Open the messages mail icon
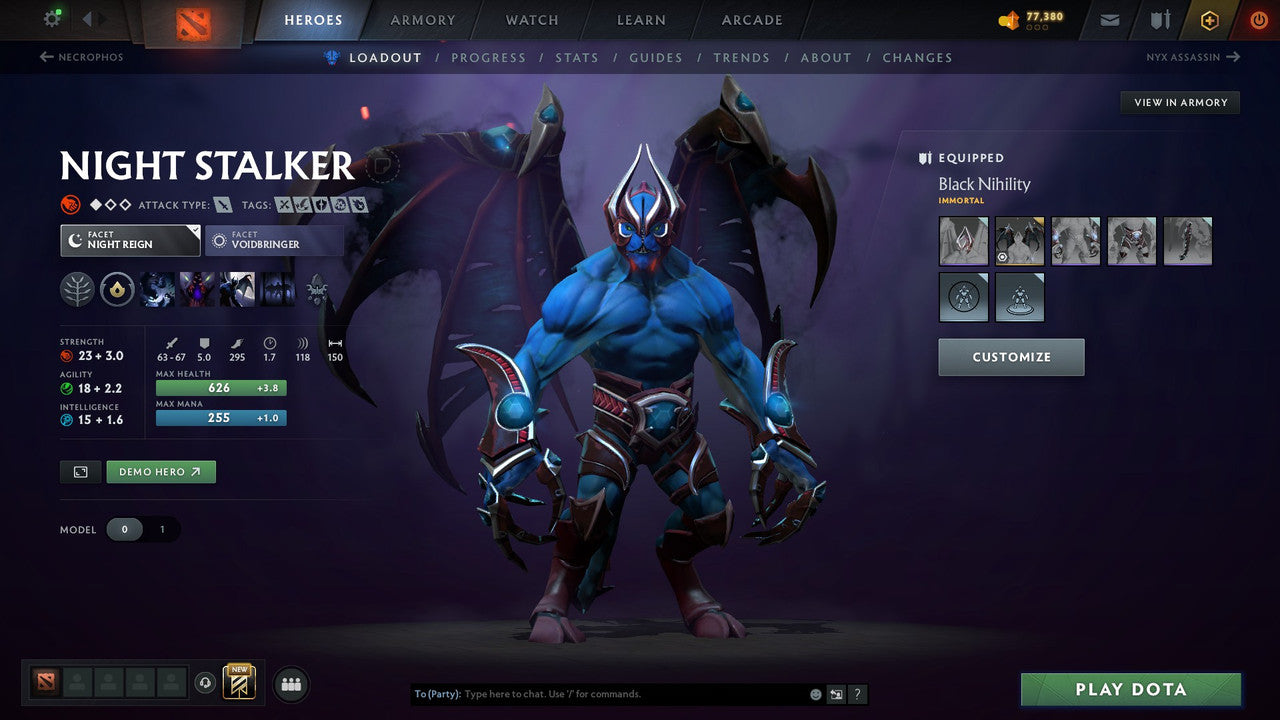 (x=1109, y=19)
